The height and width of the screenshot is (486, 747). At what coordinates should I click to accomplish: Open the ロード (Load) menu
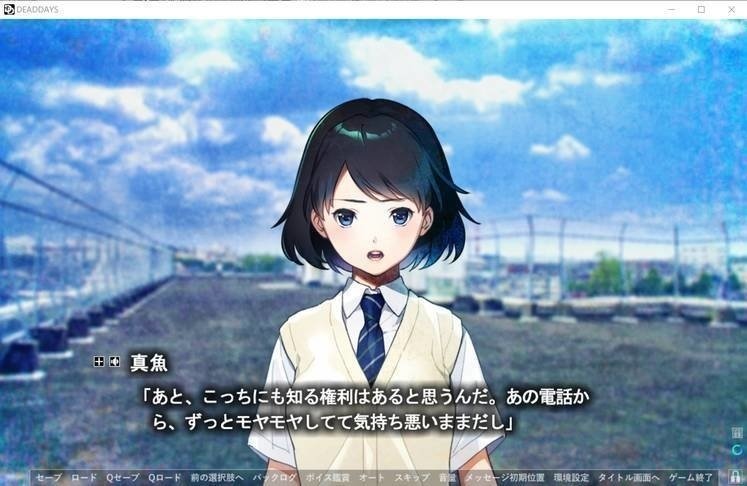coord(84,478)
